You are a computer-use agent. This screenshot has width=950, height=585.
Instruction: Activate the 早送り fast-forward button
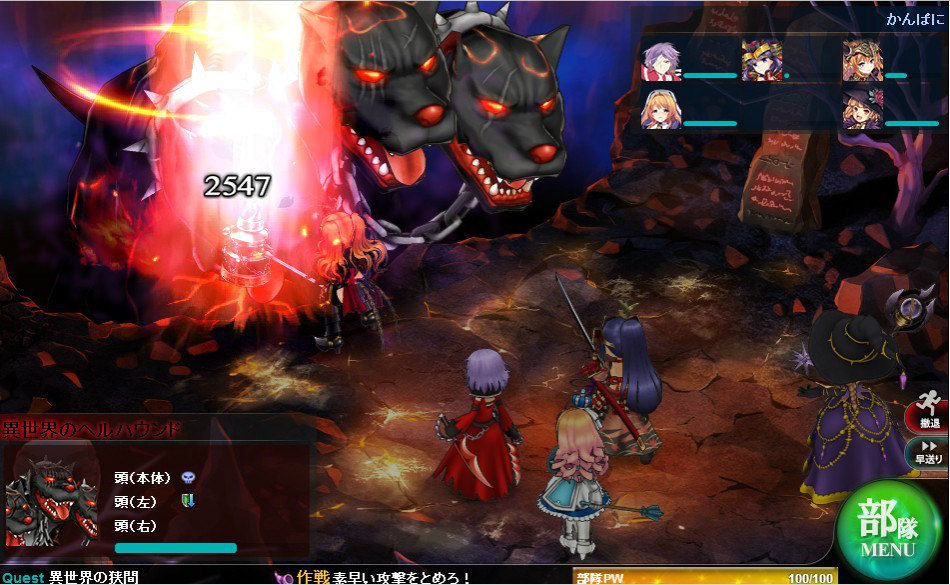927,452
